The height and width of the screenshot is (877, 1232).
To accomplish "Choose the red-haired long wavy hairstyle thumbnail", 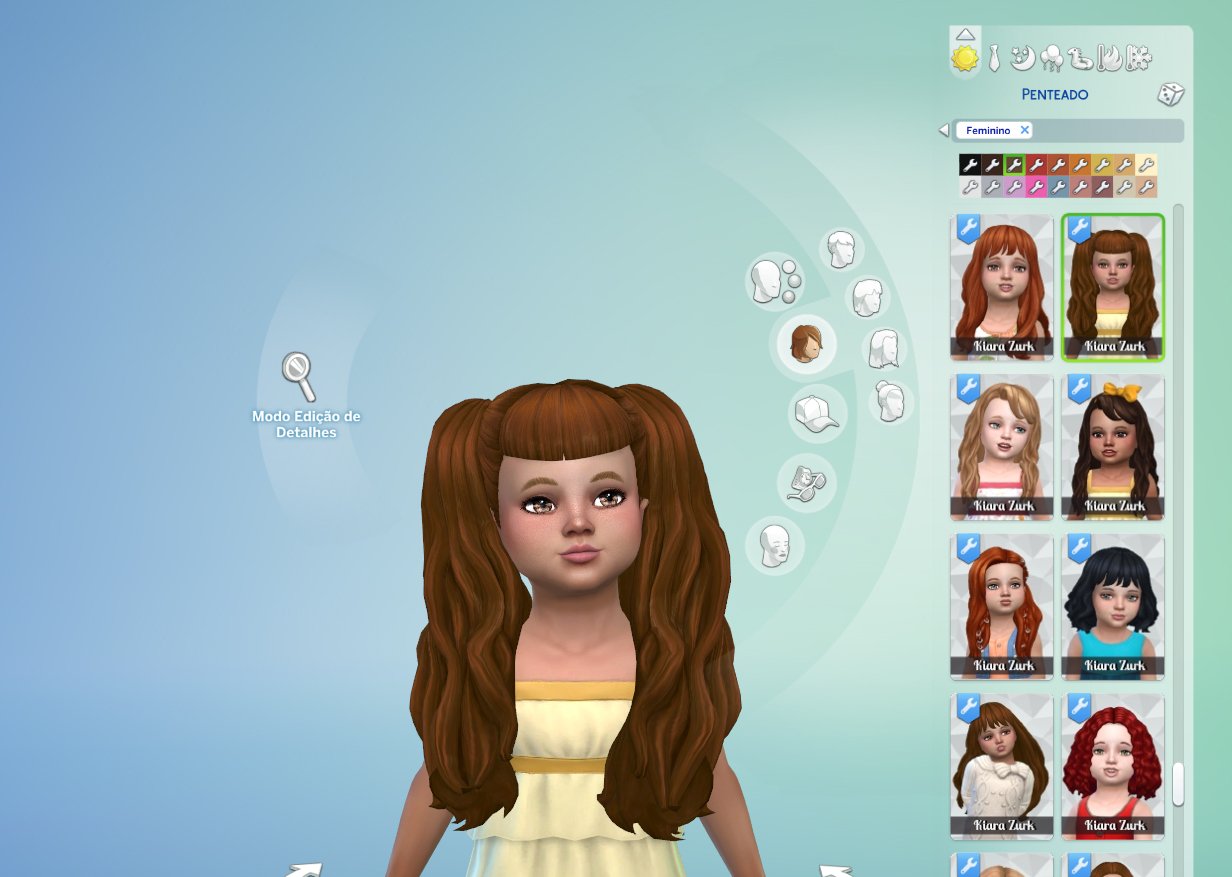I will [1001, 287].
